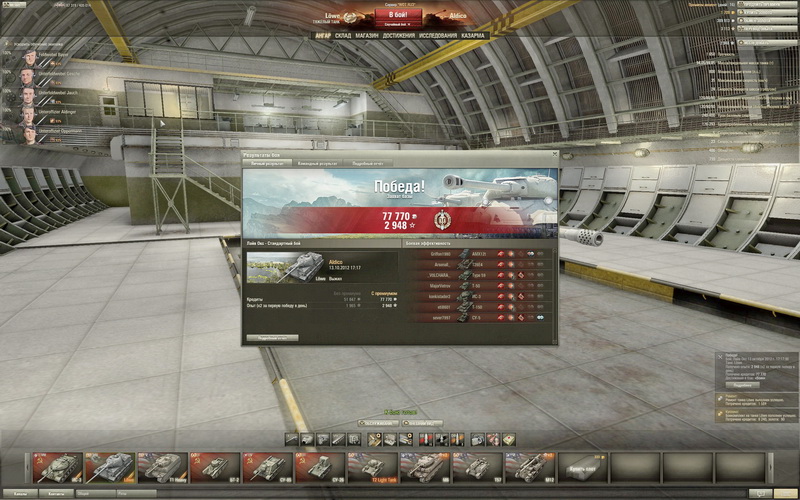
Task: Select the Личный результат tab
Action: coord(266,163)
